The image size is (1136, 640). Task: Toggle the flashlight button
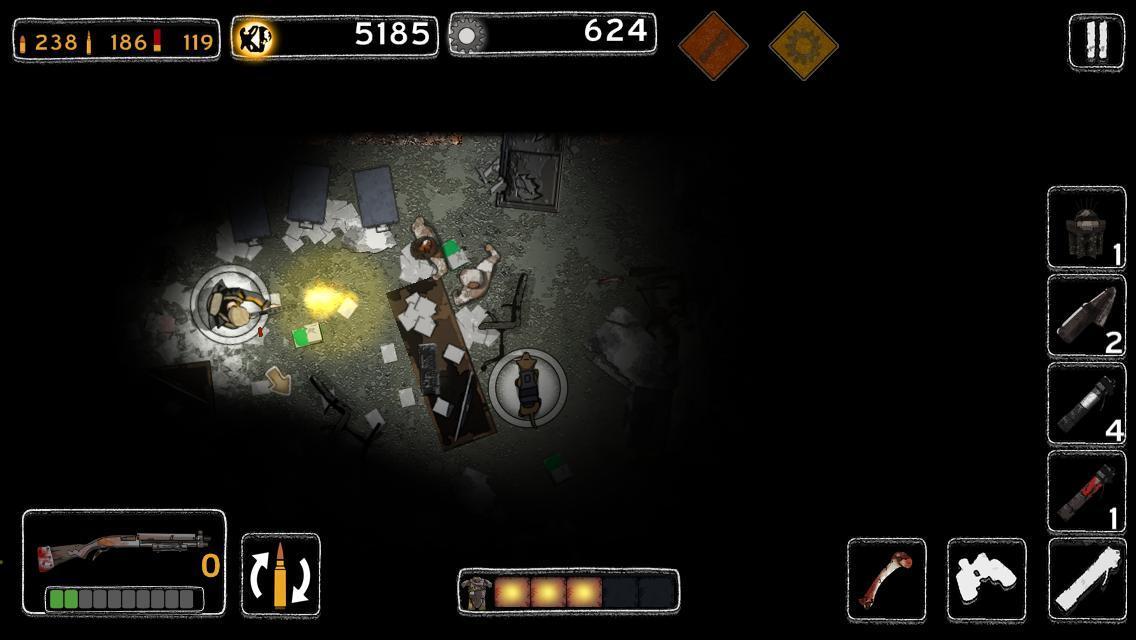pos(1086,578)
